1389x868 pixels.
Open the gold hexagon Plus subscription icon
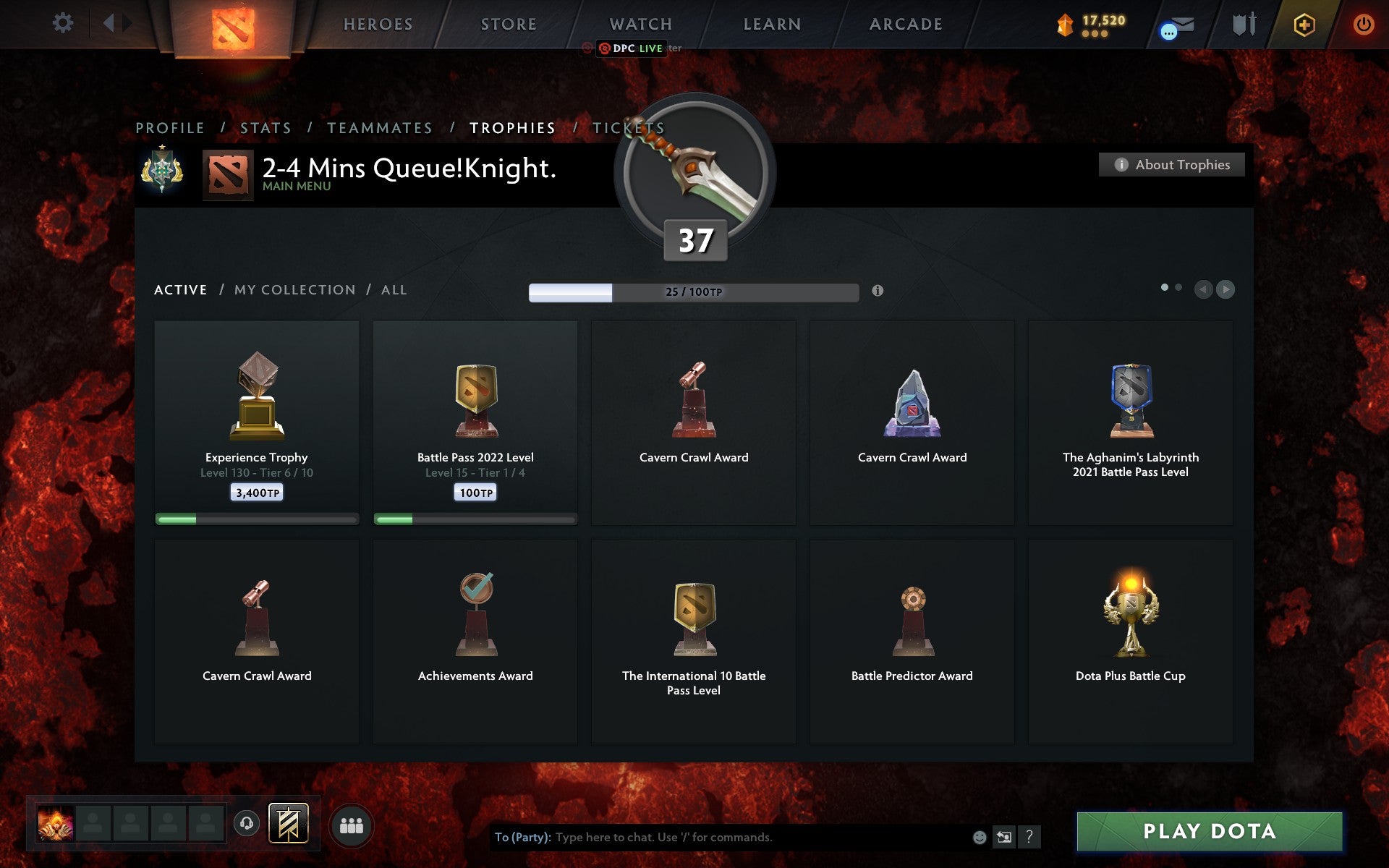tap(1303, 23)
